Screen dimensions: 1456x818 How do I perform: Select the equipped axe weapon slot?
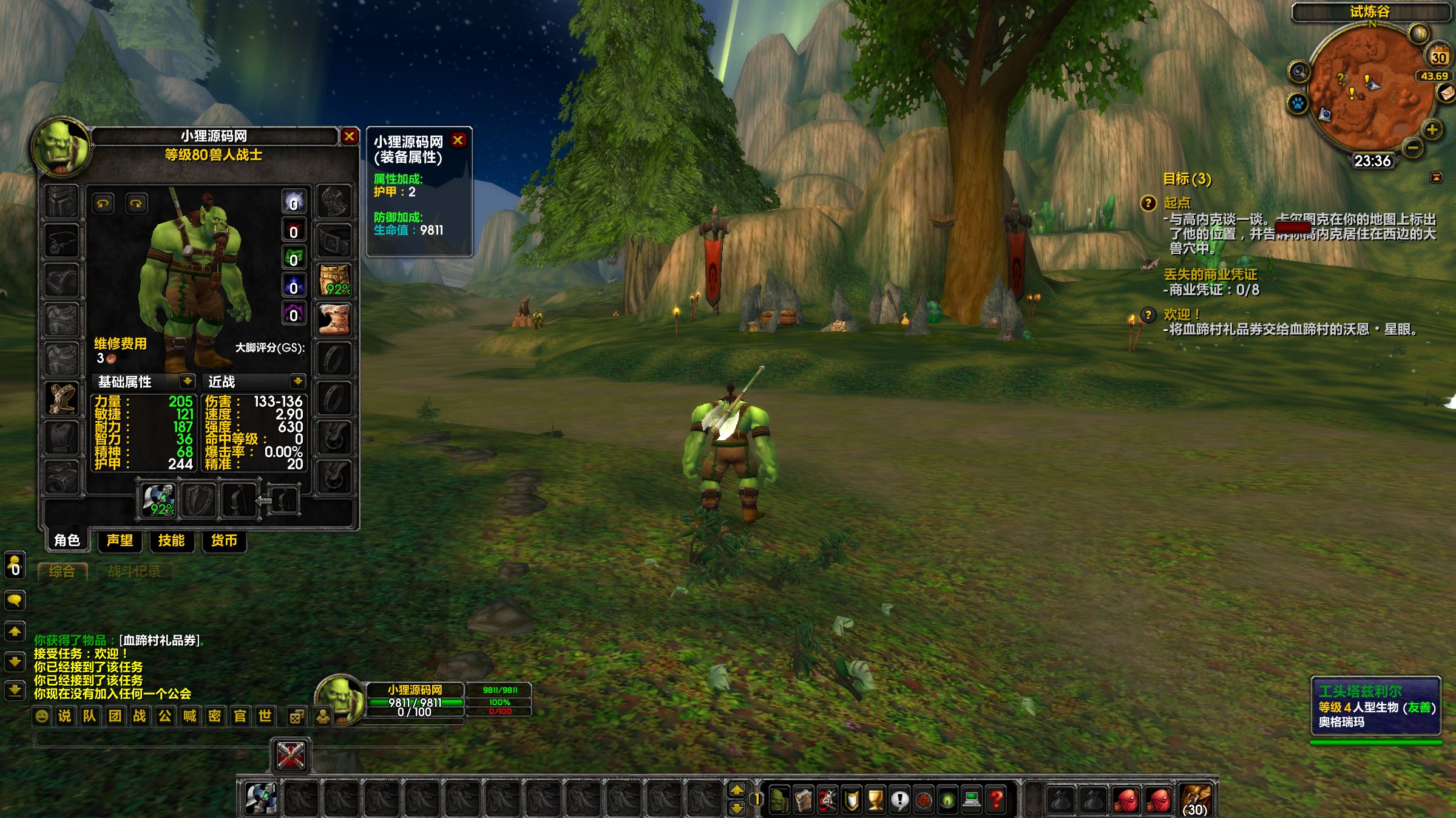(x=160, y=500)
